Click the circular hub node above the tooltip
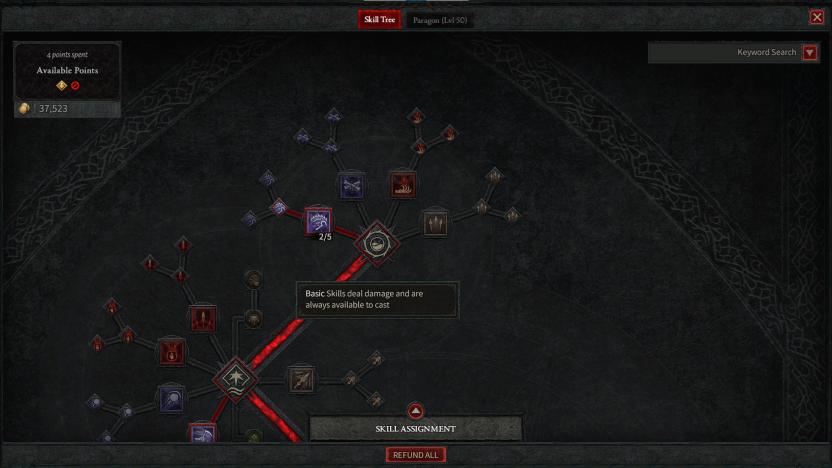Image resolution: width=832 pixels, height=468 pixels. 377,241
